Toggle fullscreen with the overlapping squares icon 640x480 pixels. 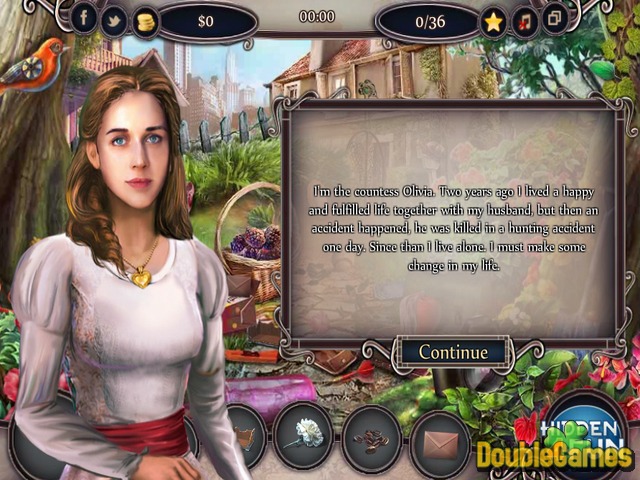552,20
